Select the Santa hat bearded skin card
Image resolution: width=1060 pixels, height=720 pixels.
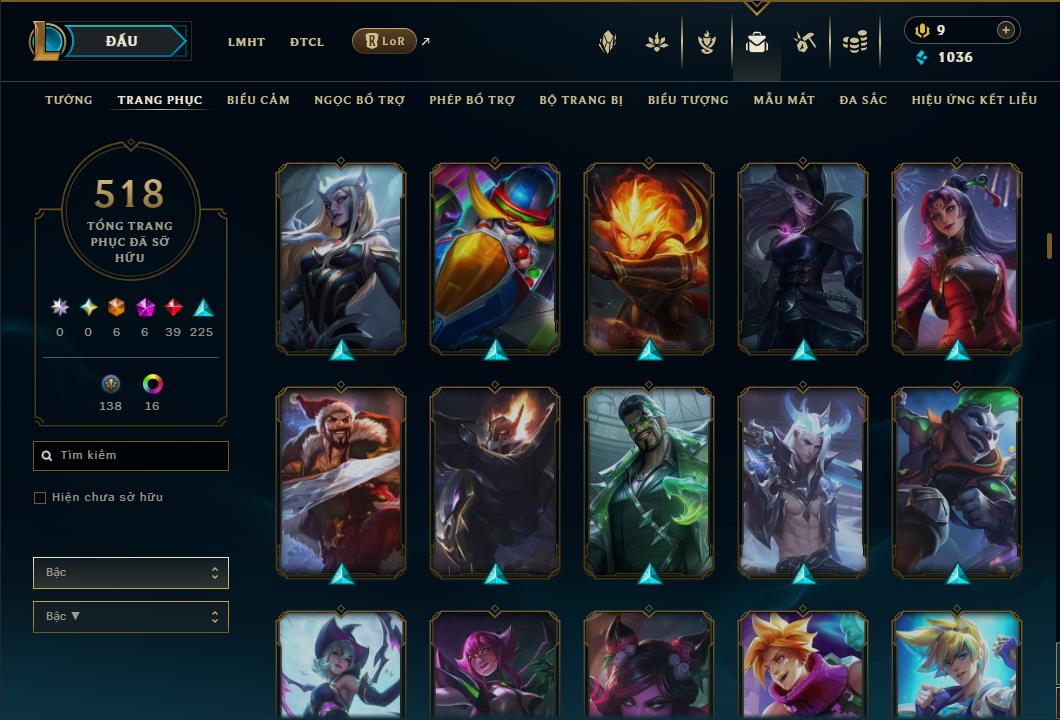pos(341,480)
